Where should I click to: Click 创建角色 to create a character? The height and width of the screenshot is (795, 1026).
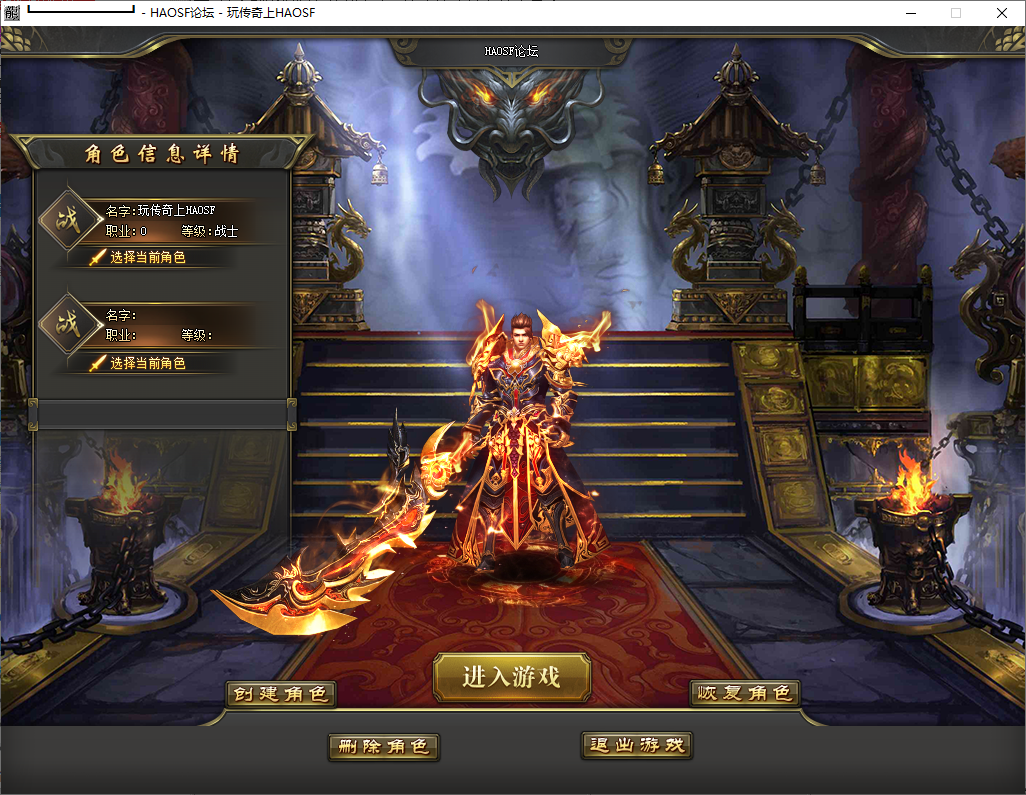pyautogui.click(x=280, y=694)
